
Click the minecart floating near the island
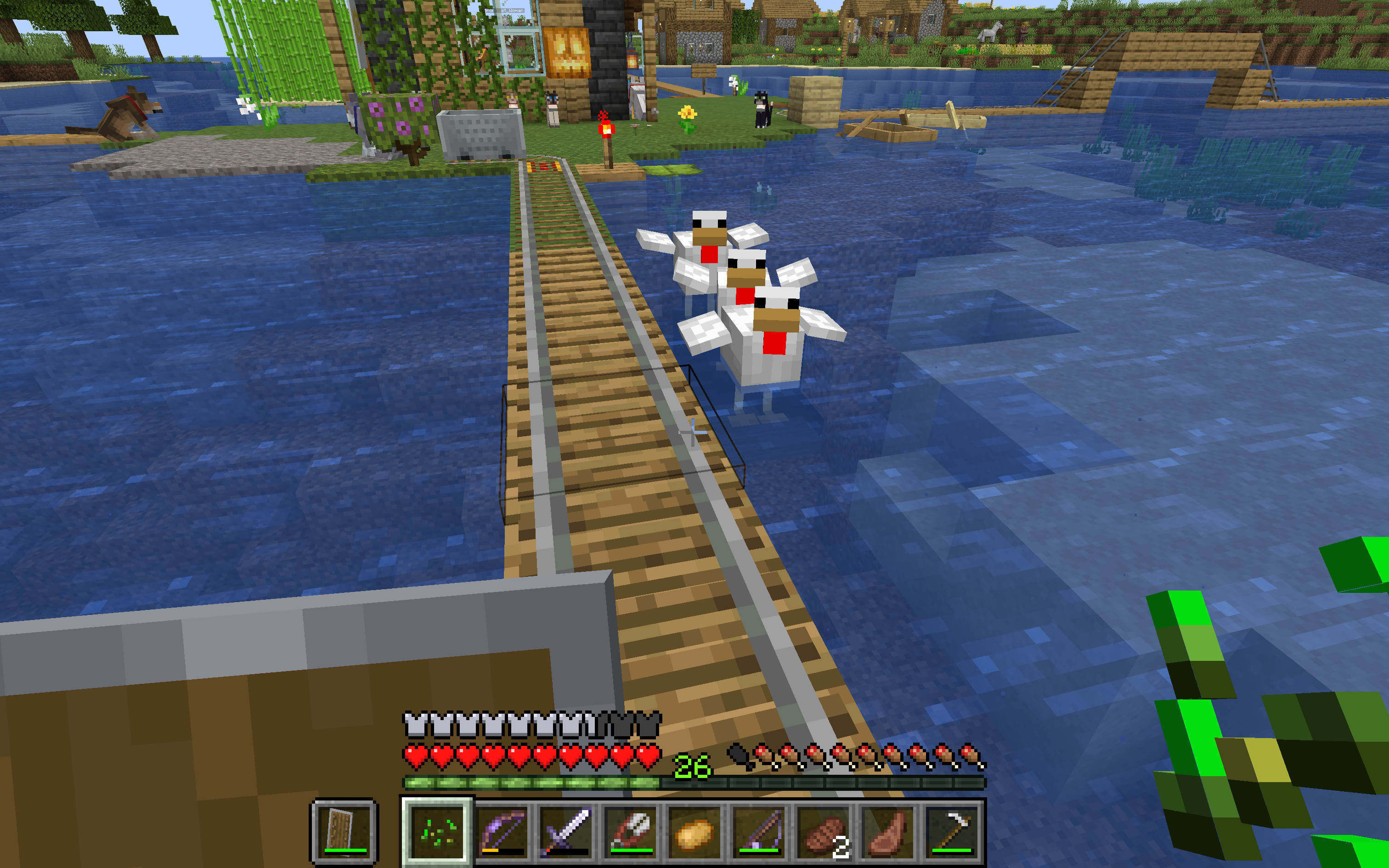pos(479,135)
